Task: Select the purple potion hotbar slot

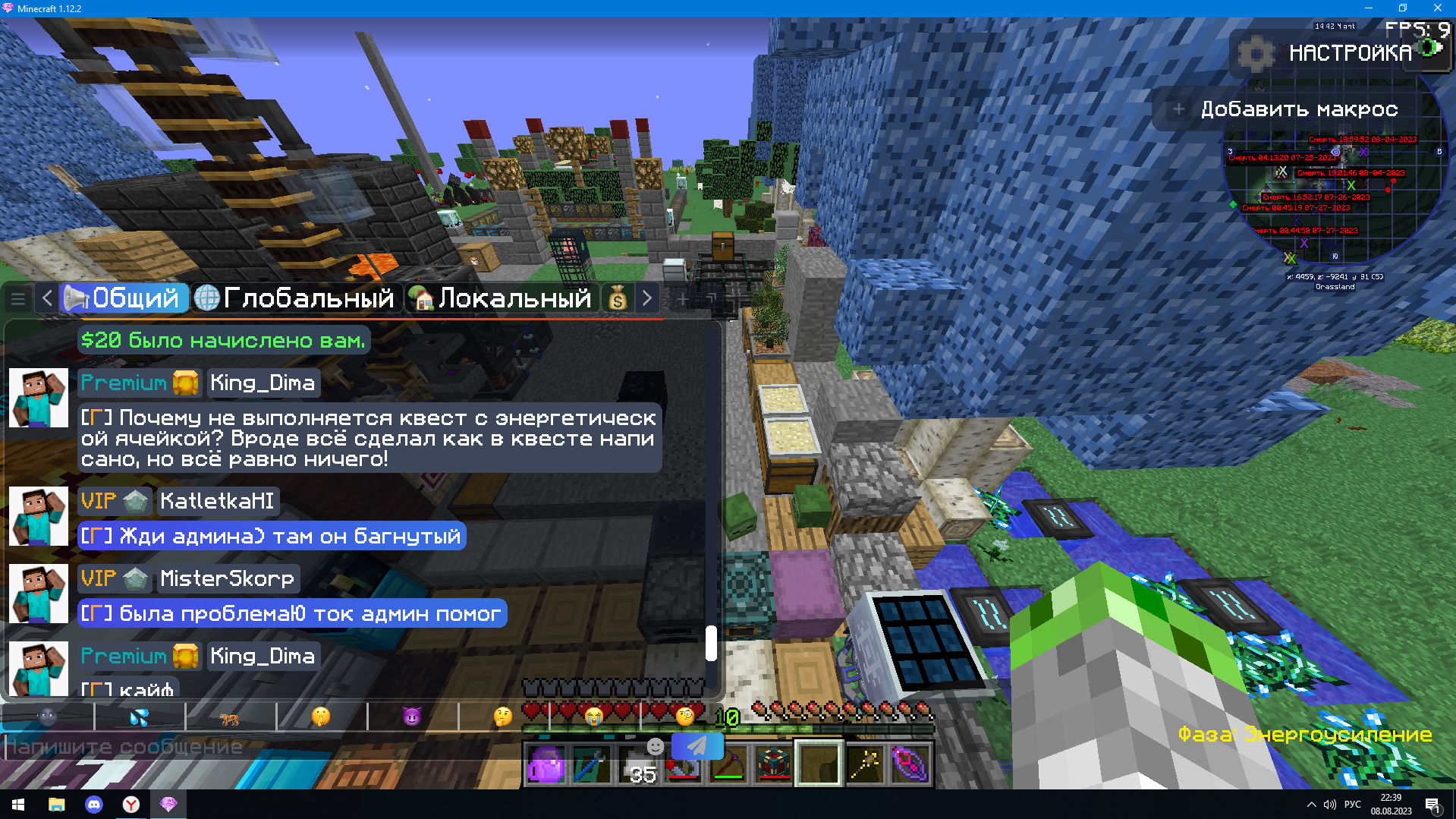Action: tap(546, 764)
